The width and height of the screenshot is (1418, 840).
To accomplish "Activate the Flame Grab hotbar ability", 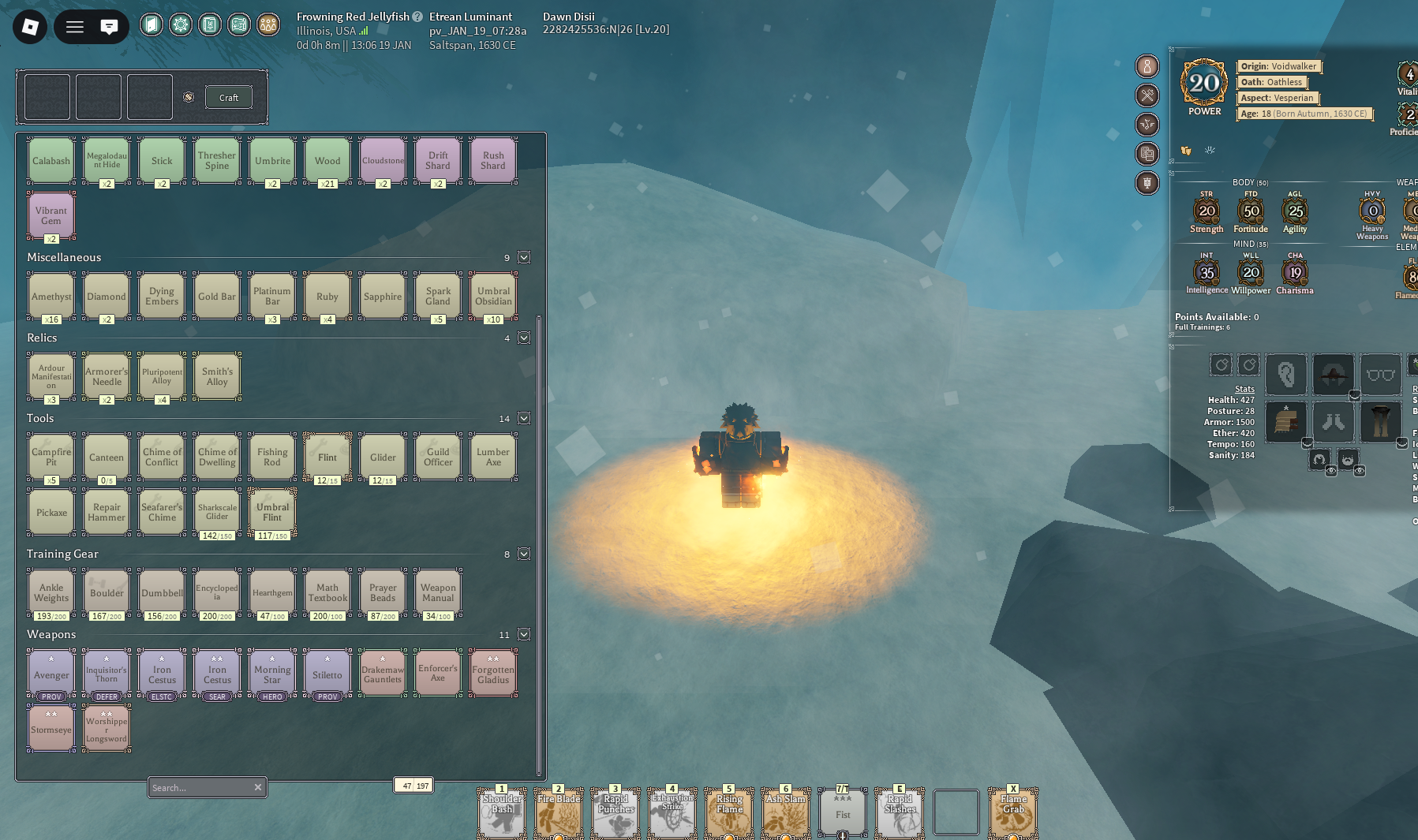I will pyautogui.click(x=1013, y=812).
